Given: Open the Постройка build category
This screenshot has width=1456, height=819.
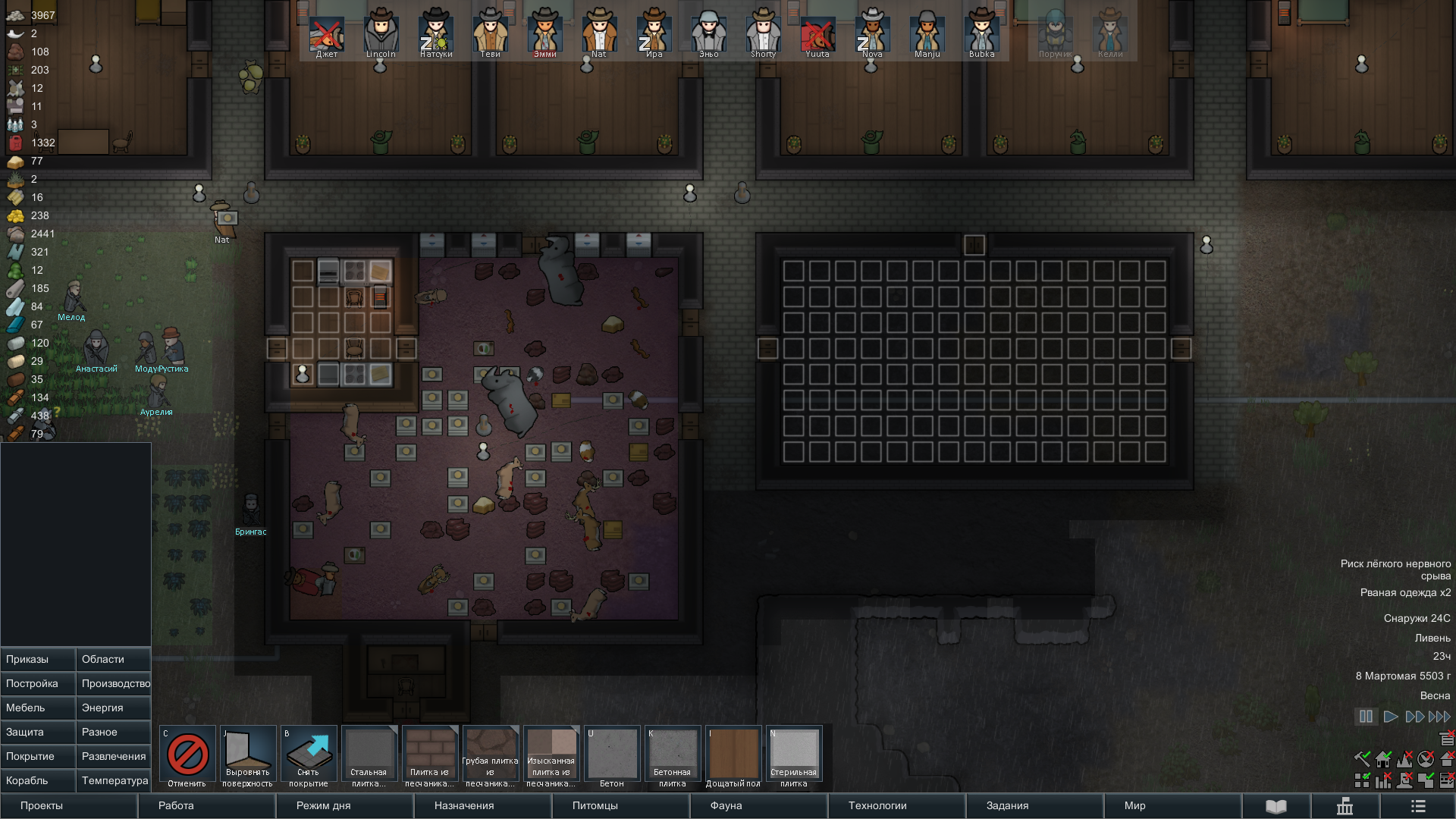Looking at the screenshot, I should click(38, 683).
